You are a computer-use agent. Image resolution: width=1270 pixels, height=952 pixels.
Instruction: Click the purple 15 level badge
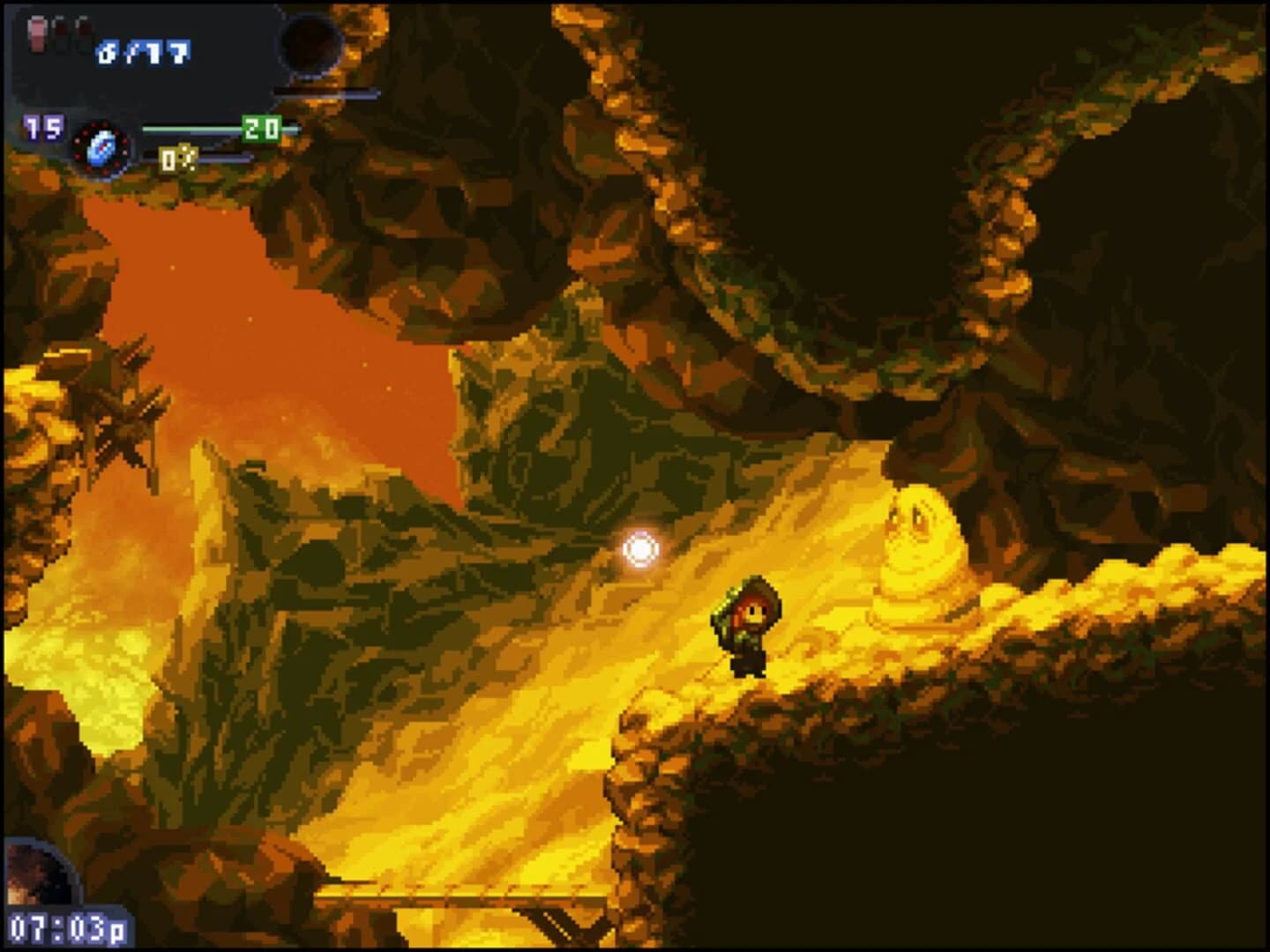[x=41, y=127]
